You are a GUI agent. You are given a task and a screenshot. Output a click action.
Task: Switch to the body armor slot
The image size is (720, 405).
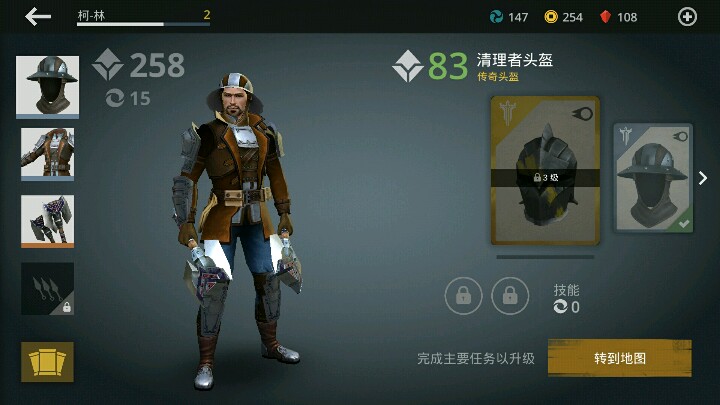point(48,154)
